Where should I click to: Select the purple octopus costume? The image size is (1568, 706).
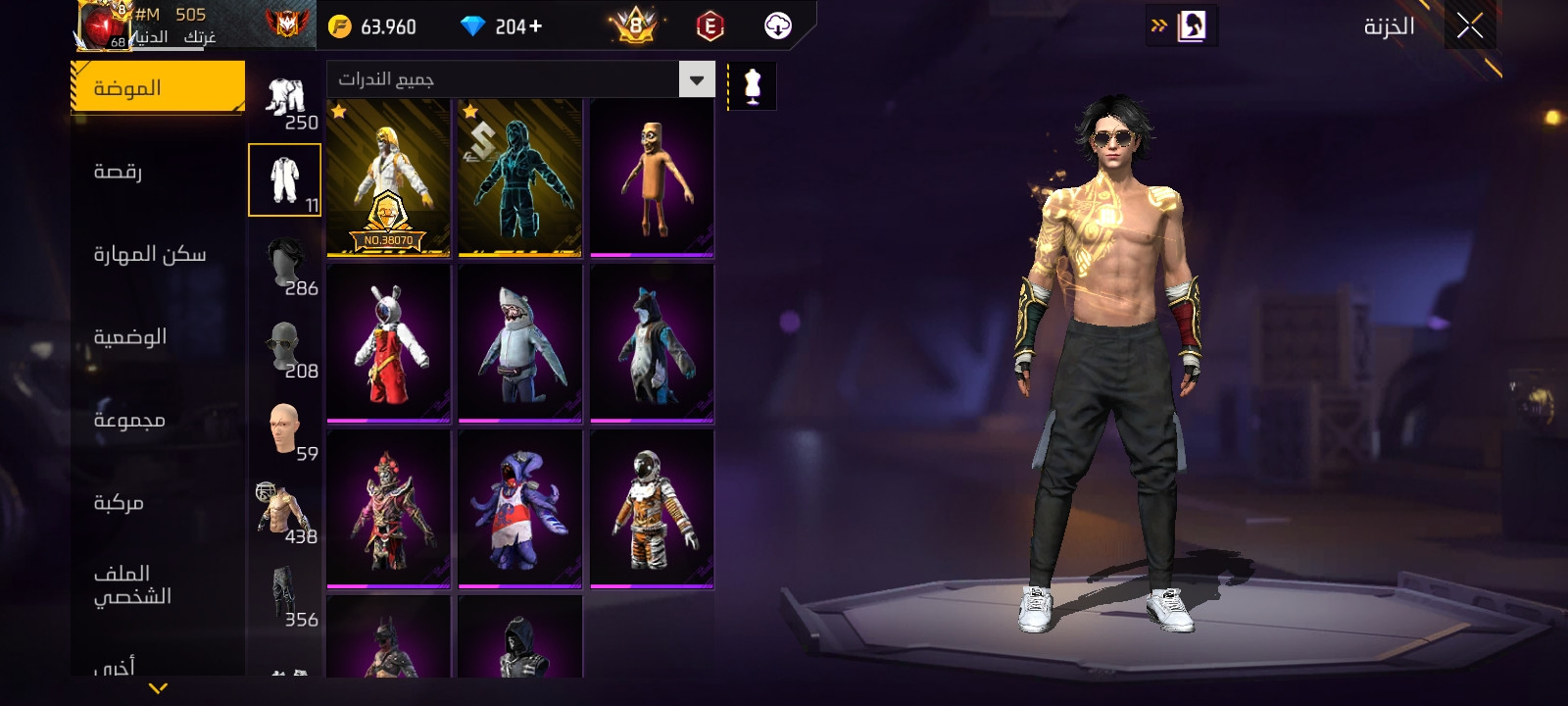coord(519,509)
